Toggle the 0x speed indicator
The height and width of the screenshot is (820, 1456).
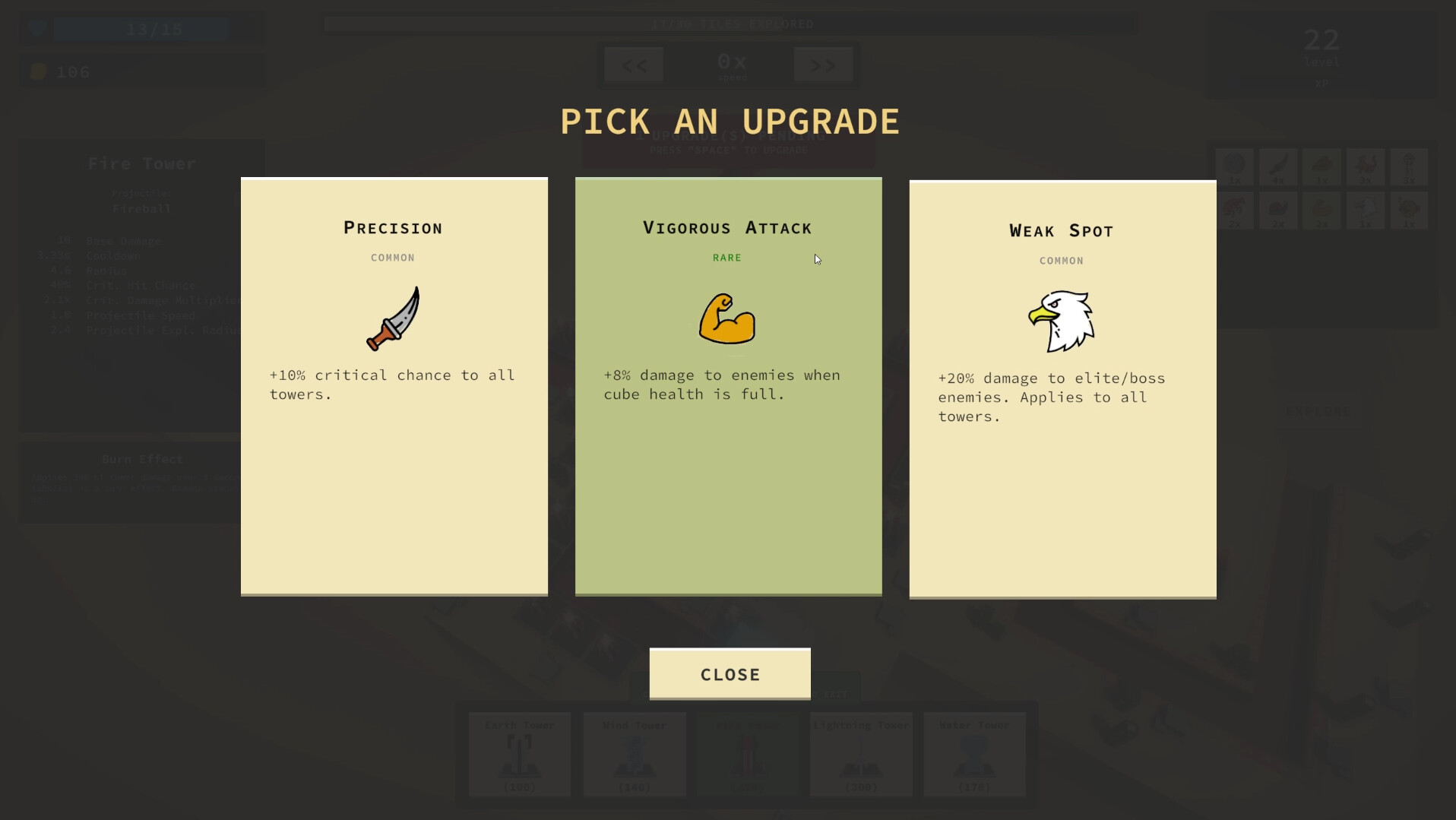pos(730,65)
